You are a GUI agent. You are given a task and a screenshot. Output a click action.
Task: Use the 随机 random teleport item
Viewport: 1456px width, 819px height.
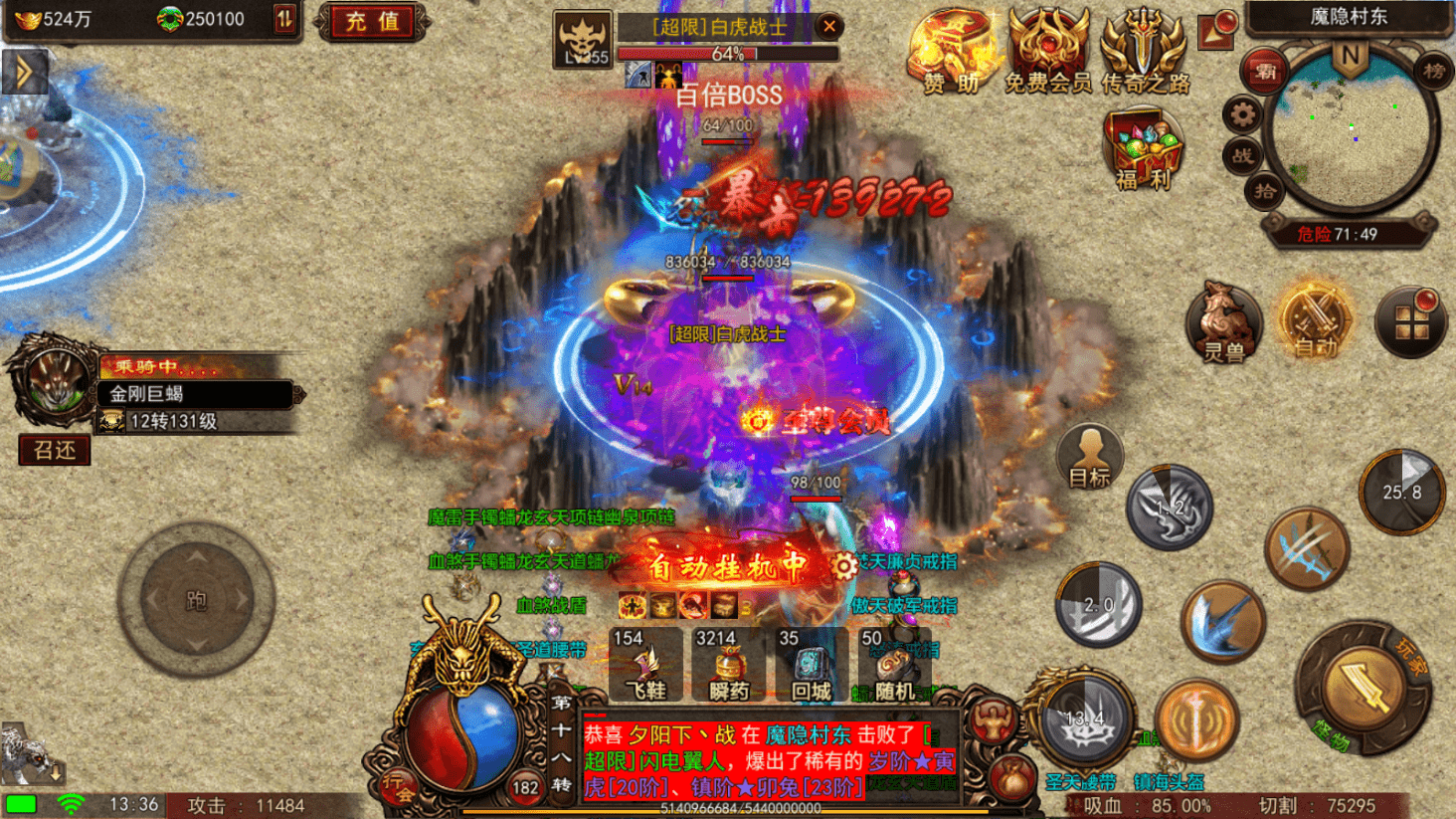click(x=893, y=665)
